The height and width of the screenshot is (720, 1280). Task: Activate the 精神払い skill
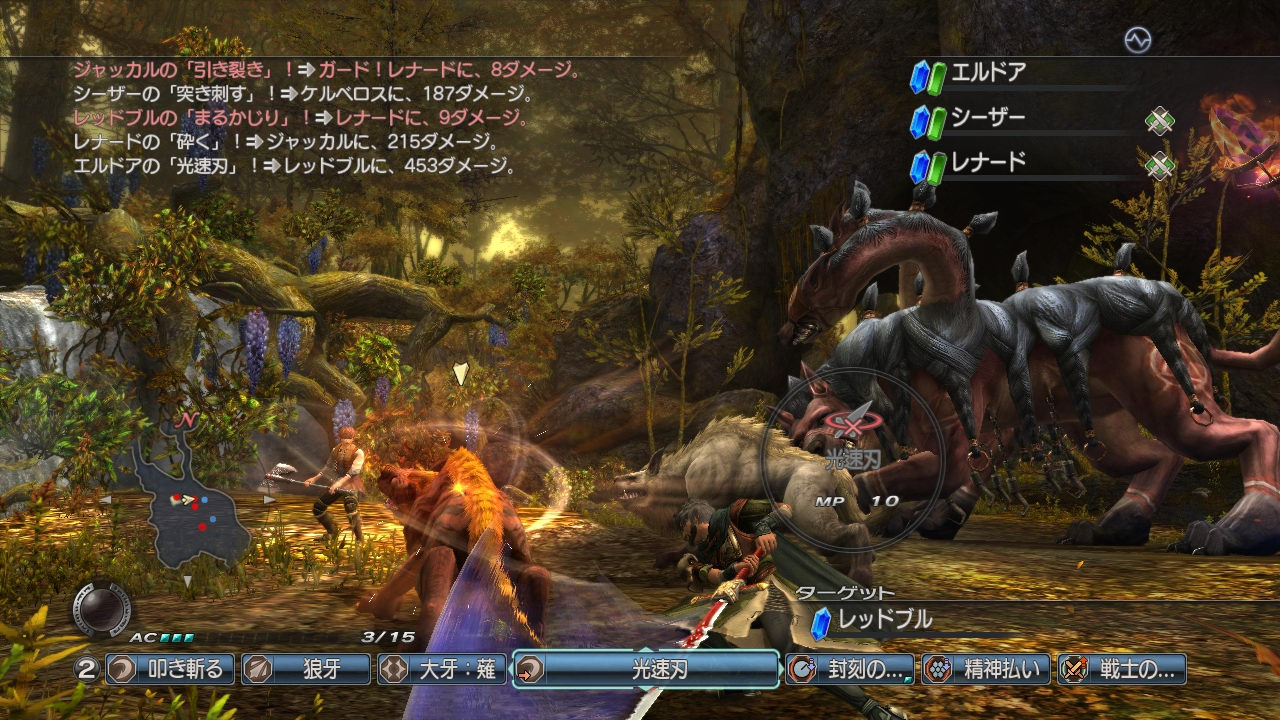[986, 669]
